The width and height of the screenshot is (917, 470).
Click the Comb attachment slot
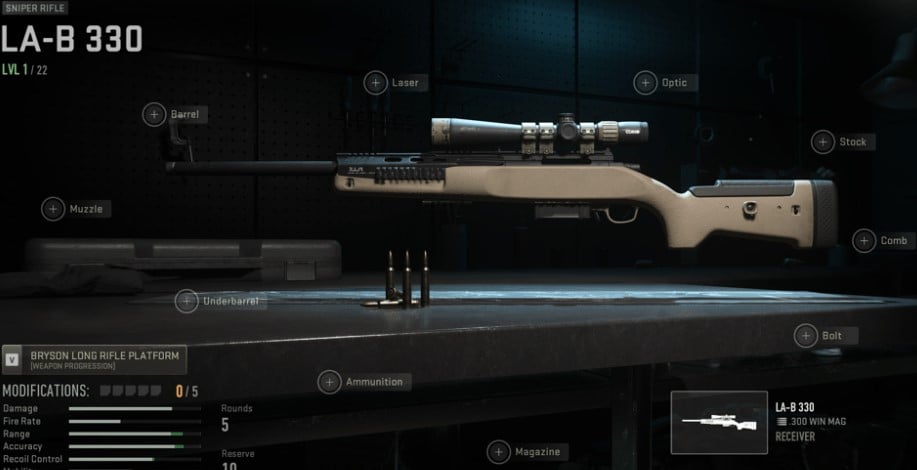pyautogui.click(x=864, y=240)
